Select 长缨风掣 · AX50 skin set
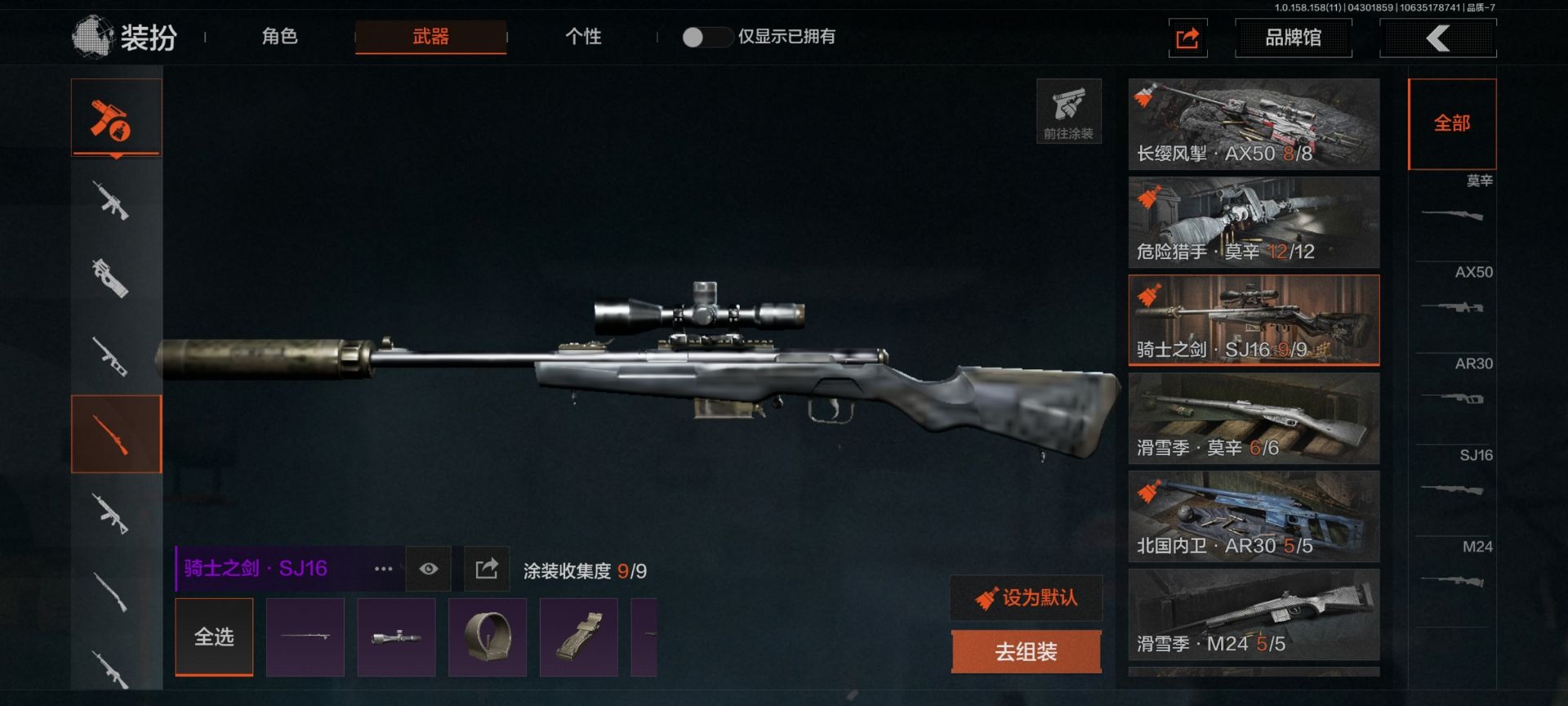This screenshot has height=706, width=1568. point(1254,124)
